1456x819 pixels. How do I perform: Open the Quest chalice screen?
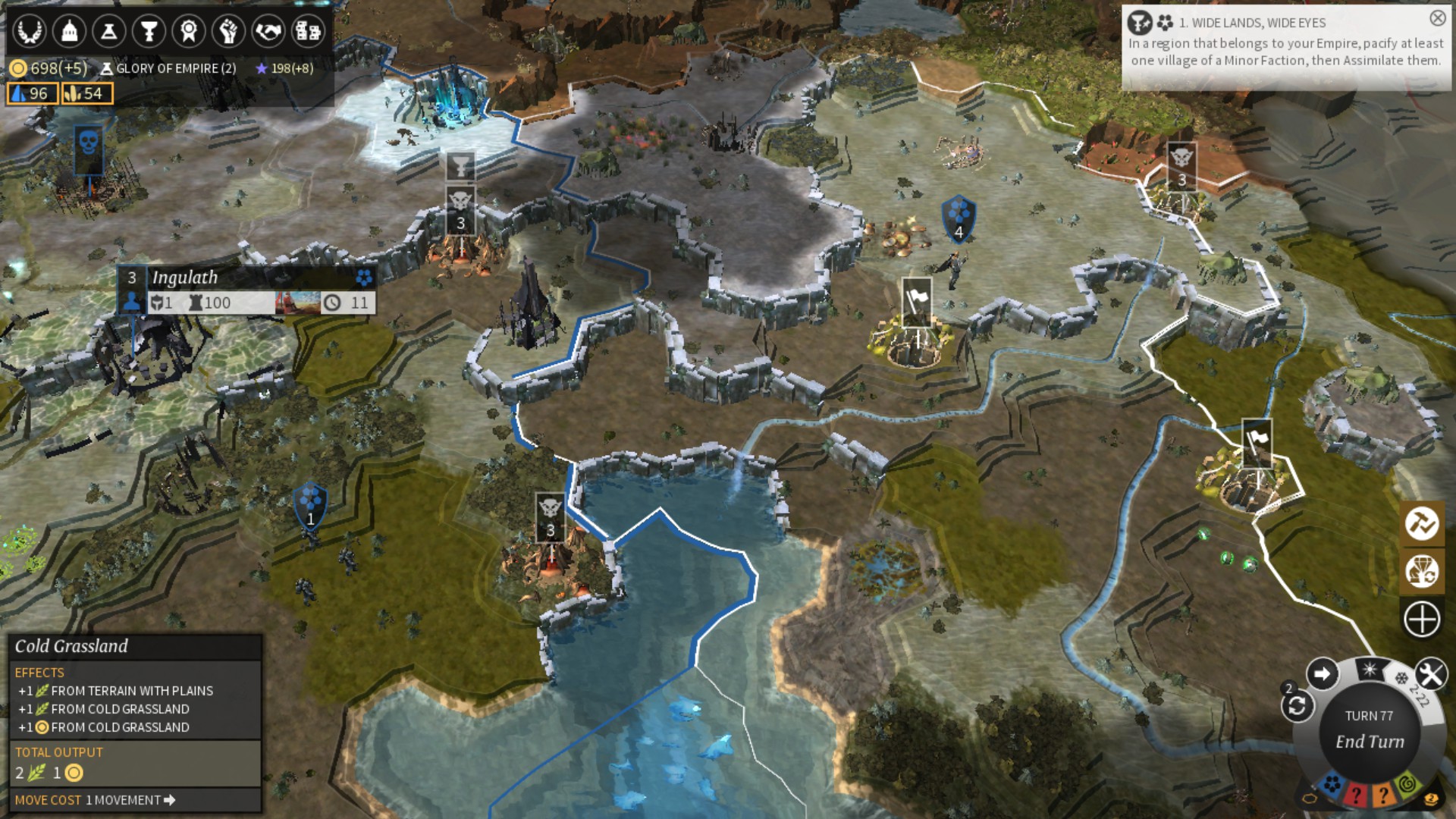149,31
